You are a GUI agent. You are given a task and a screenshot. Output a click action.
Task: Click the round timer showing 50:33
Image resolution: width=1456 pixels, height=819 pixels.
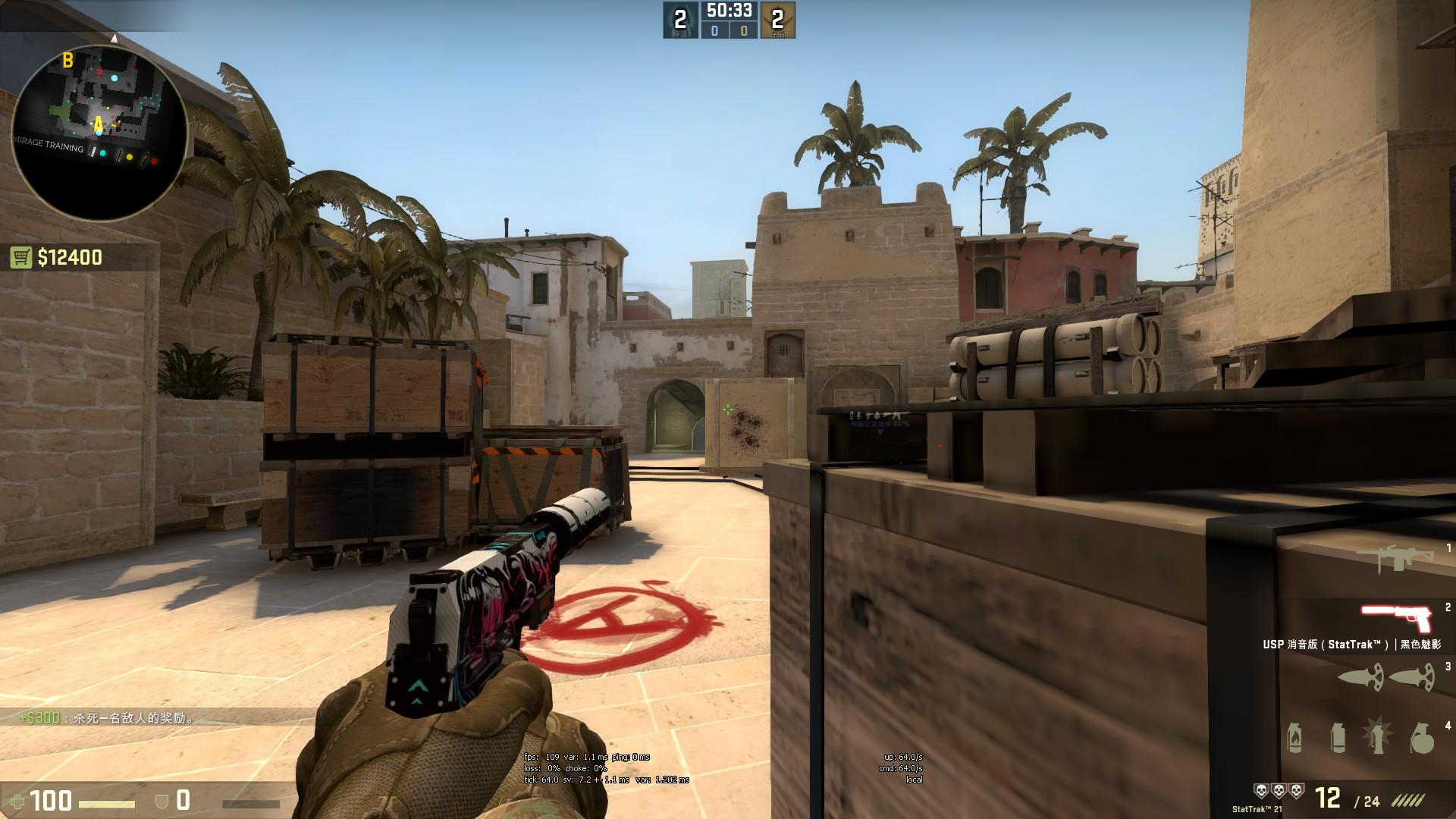728,11
